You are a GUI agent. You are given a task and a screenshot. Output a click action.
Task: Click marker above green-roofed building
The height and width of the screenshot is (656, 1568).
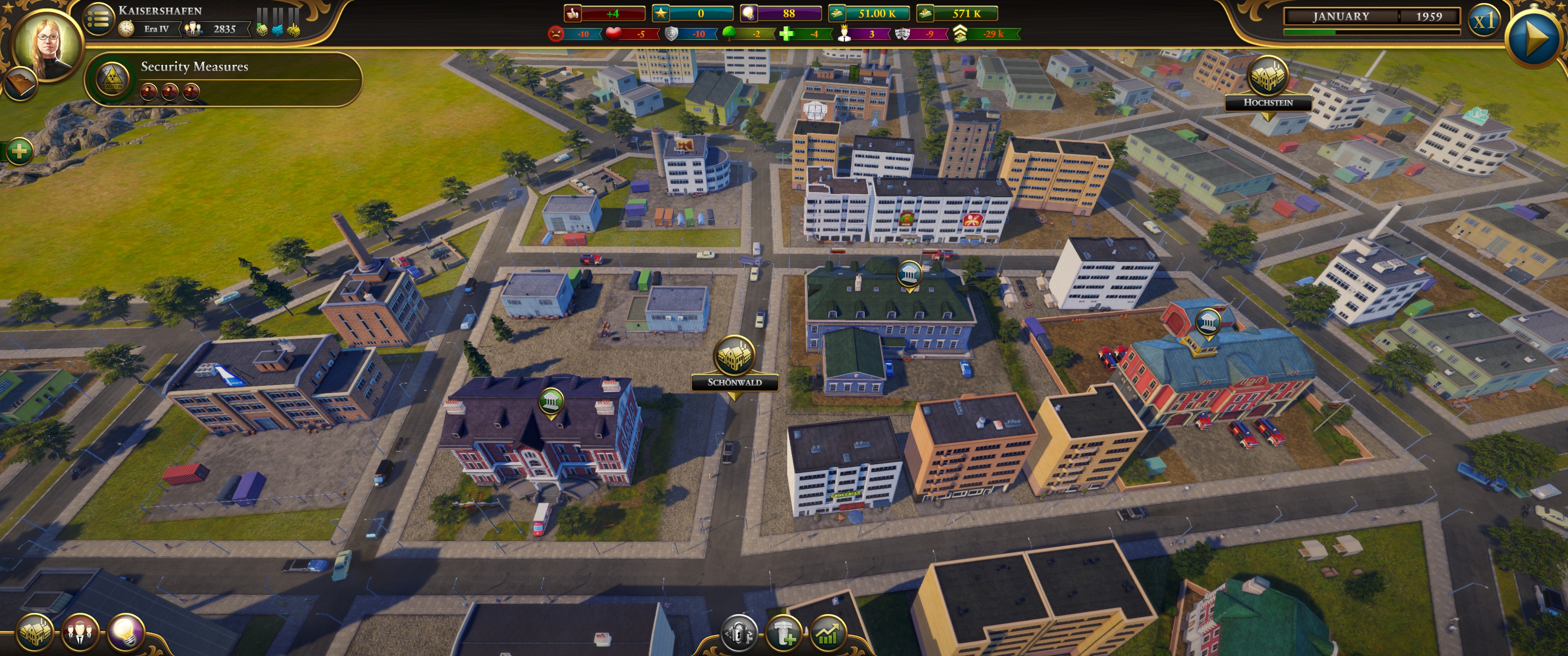909,274
